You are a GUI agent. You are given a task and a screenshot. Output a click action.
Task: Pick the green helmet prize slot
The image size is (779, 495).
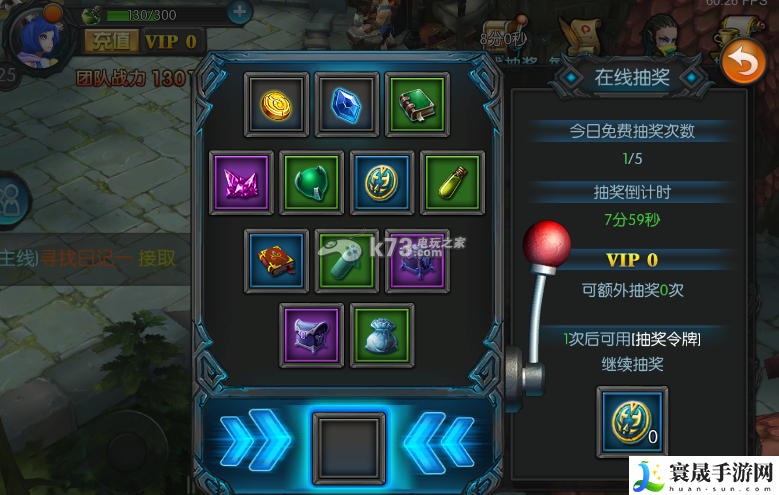pos(311,182)
